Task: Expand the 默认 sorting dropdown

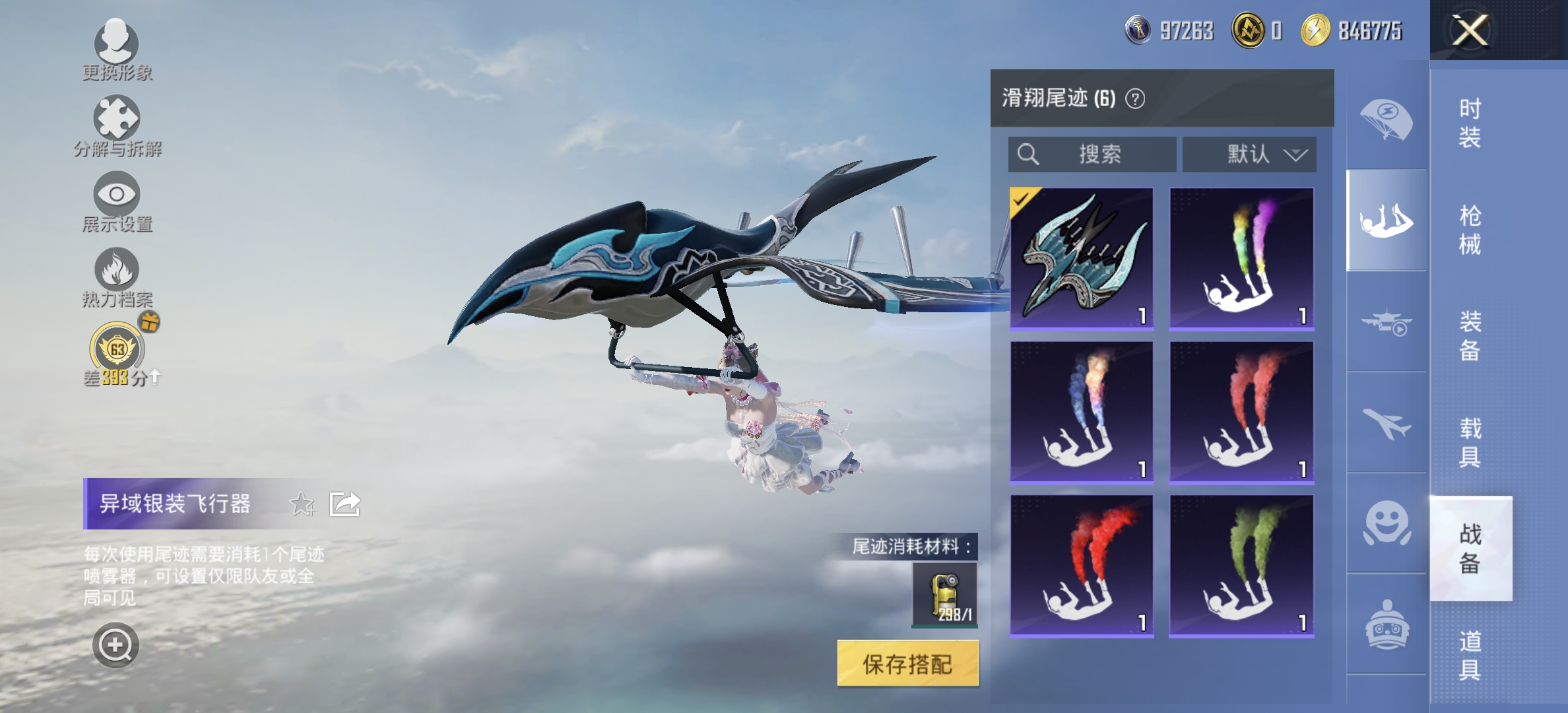Action: [1249, 154]
